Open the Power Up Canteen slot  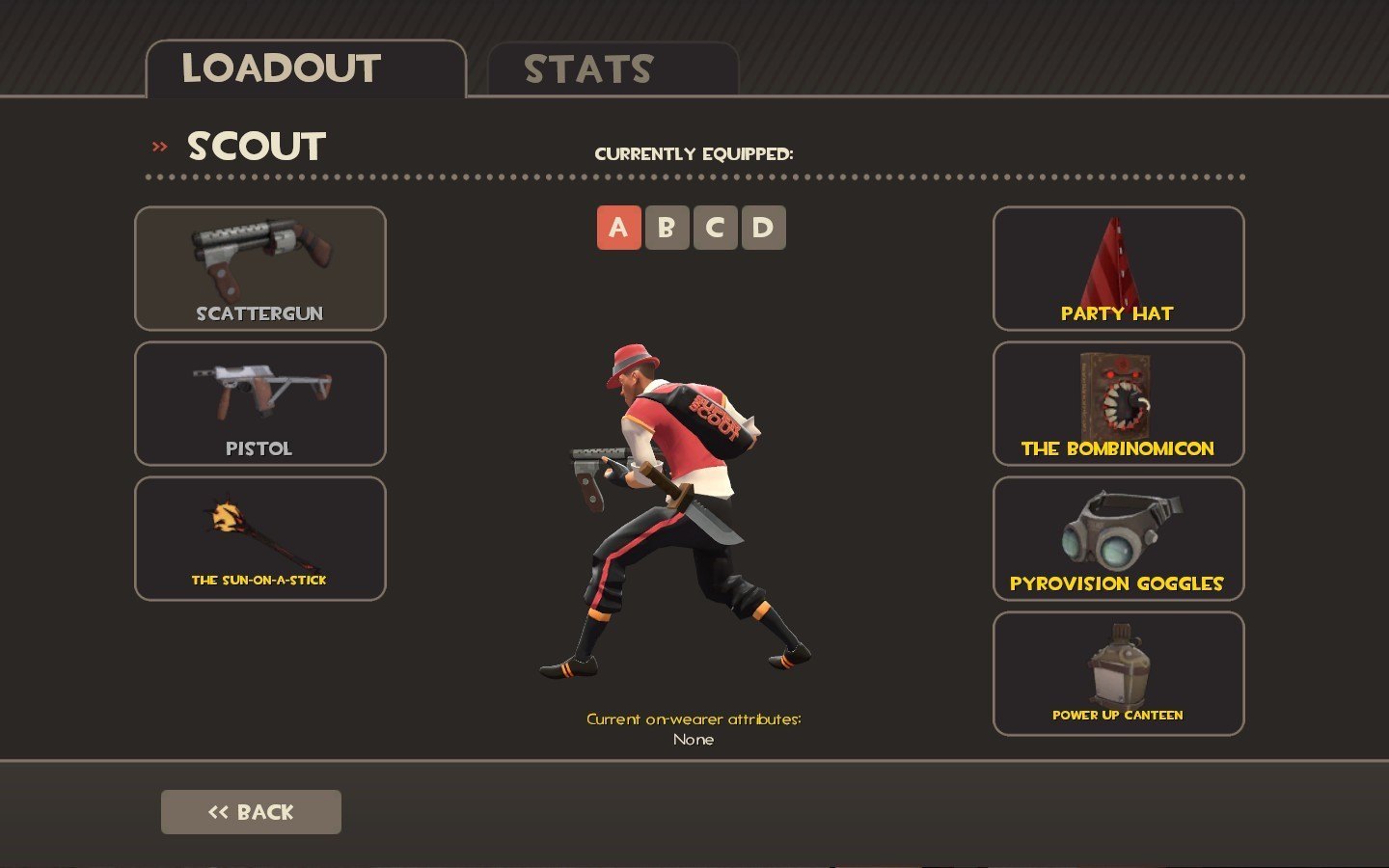click(1118, 674)
